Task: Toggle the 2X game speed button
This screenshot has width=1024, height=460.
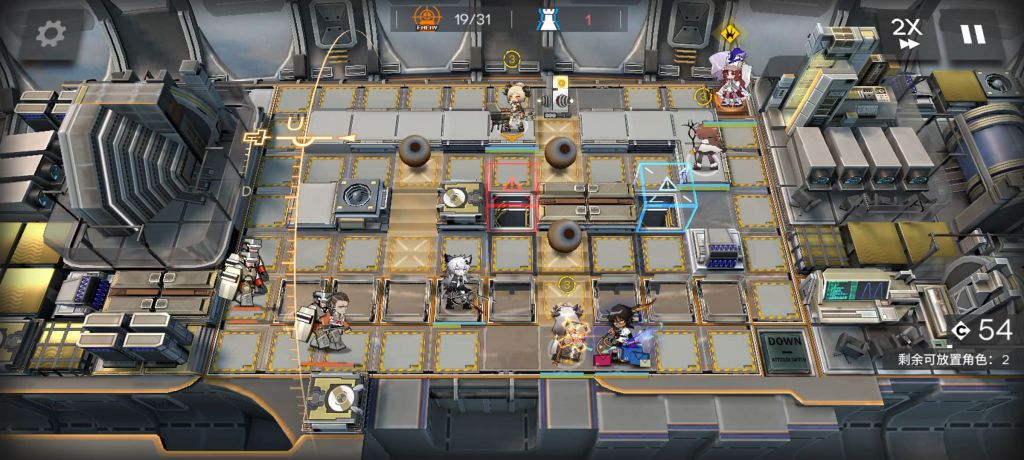Action: 907,33
